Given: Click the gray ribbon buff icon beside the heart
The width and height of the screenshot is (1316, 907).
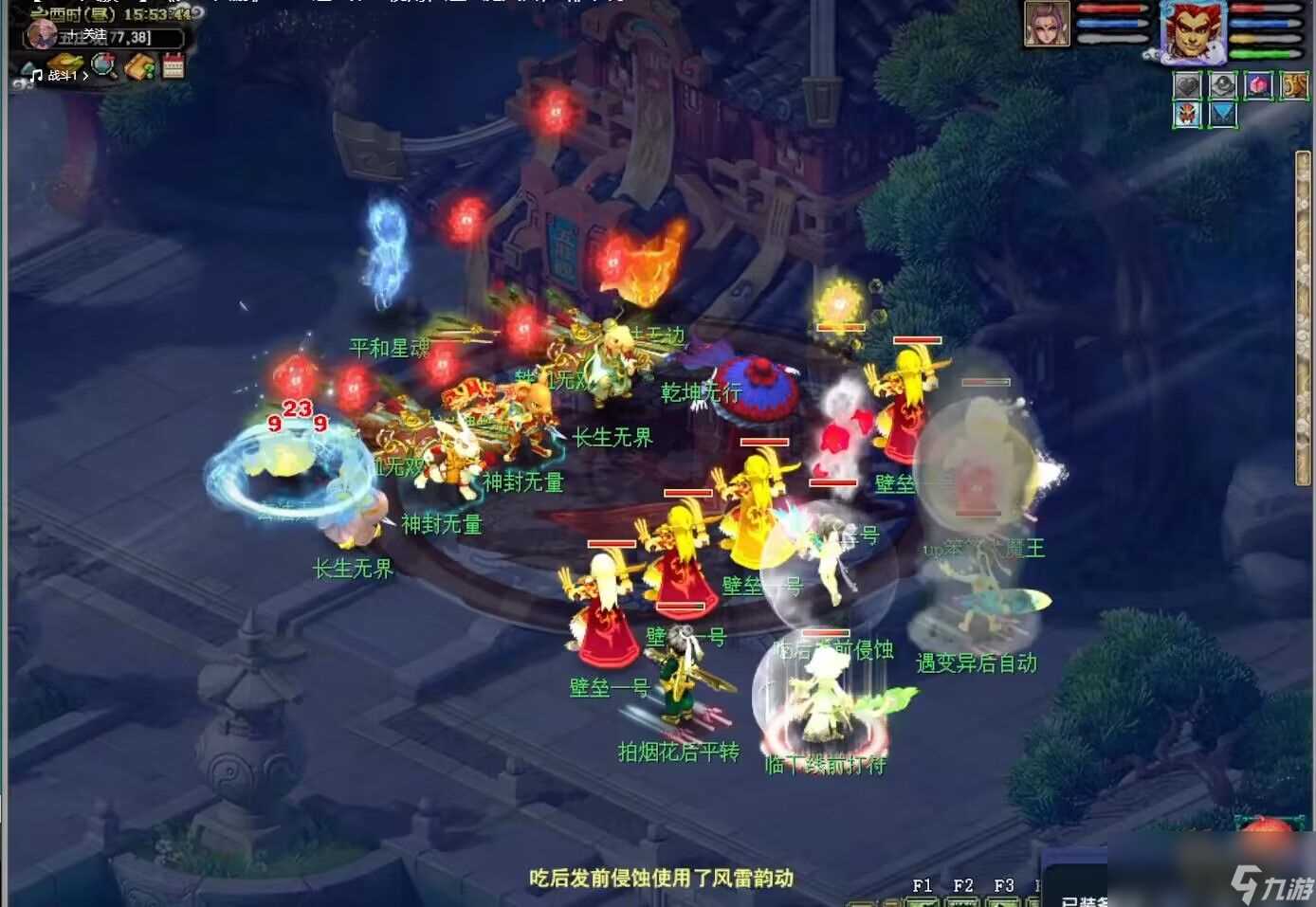Looking at the screenshot, I should click(1222, 86).
